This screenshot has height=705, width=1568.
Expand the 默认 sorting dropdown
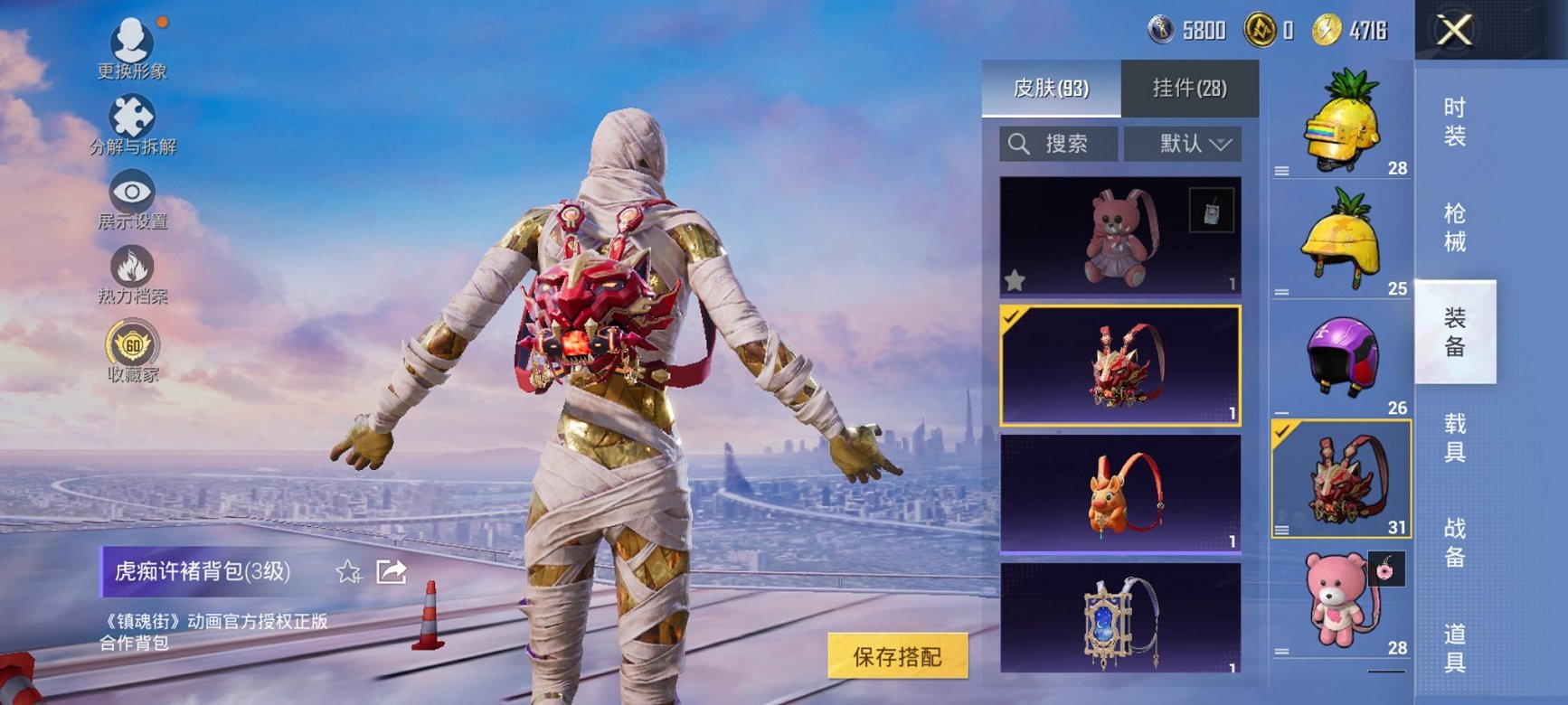click(x=1184, y=144)
